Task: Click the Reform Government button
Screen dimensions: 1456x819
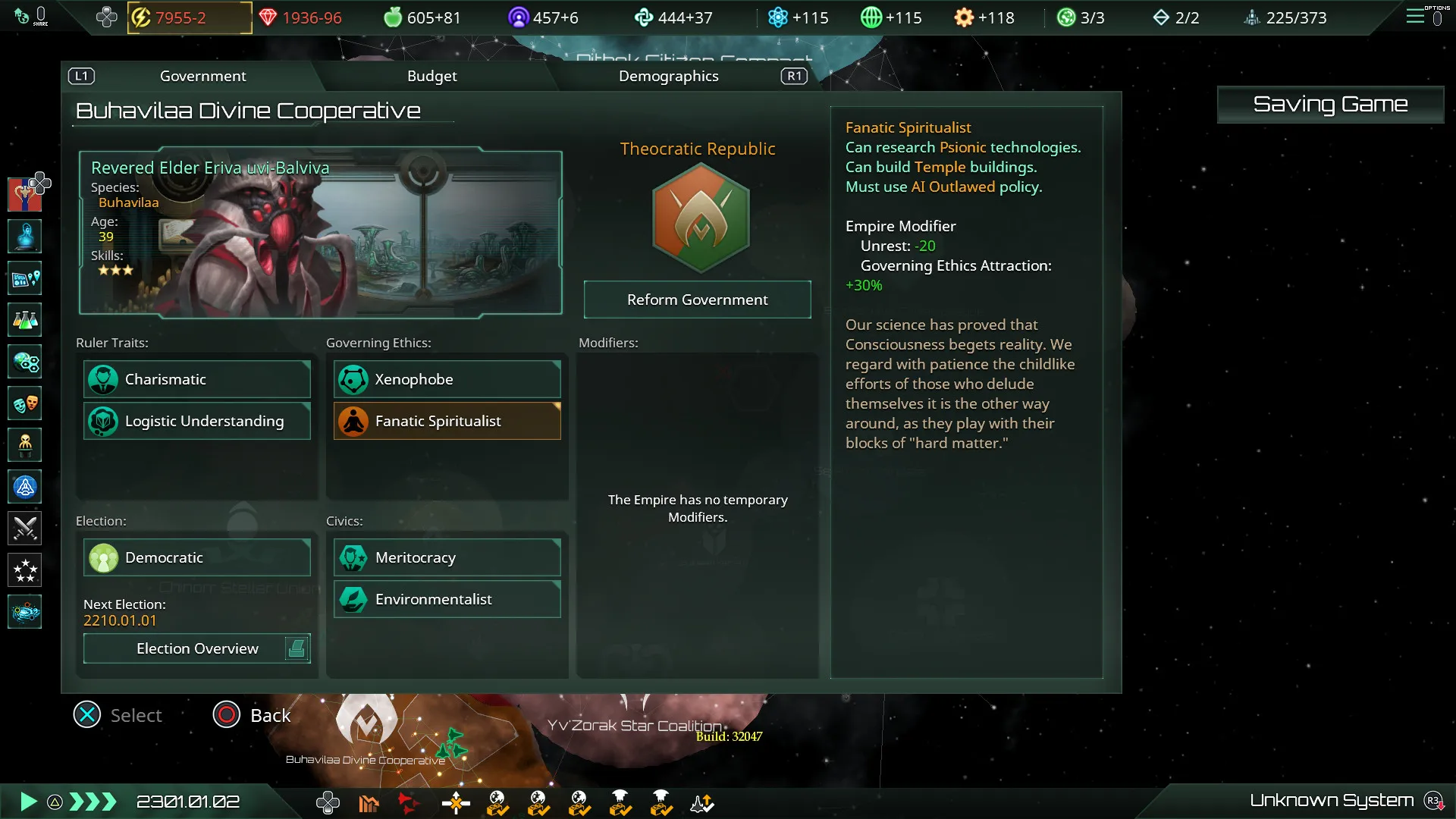Action: coord(697,300)
